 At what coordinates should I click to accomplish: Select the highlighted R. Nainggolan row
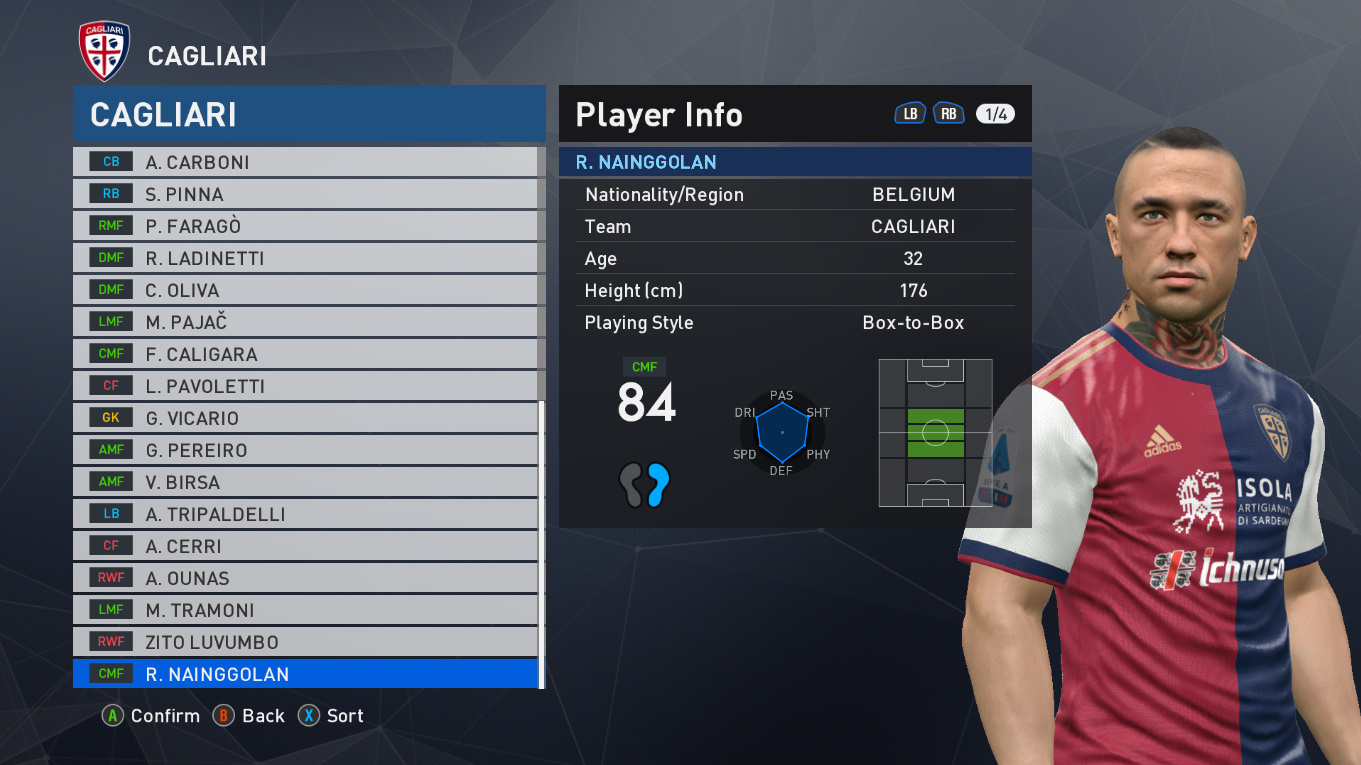(305, 674)
